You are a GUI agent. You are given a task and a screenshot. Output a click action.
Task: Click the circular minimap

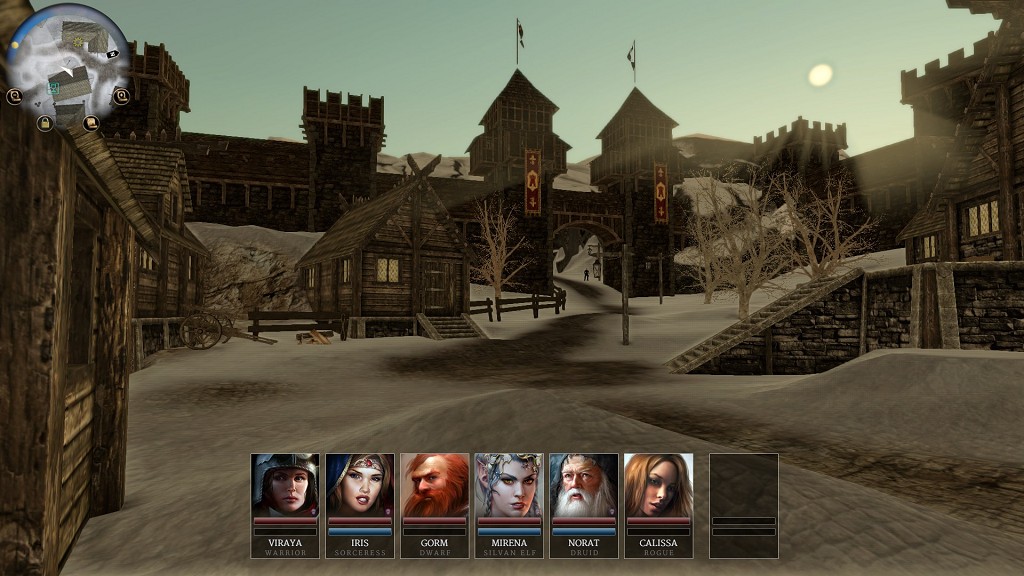(x=67, y=62)
